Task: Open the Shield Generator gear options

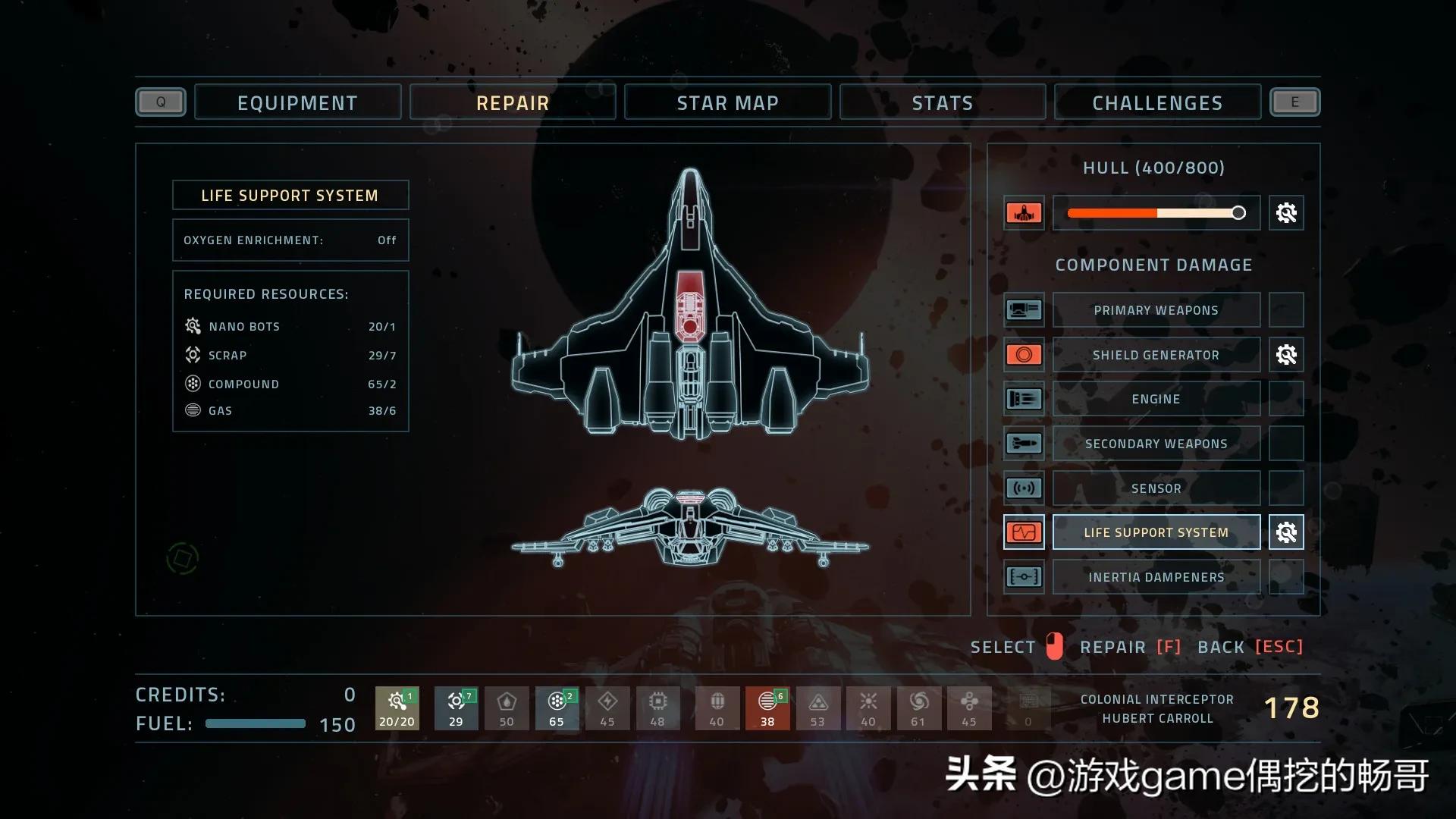Action: pos(1285,354)
